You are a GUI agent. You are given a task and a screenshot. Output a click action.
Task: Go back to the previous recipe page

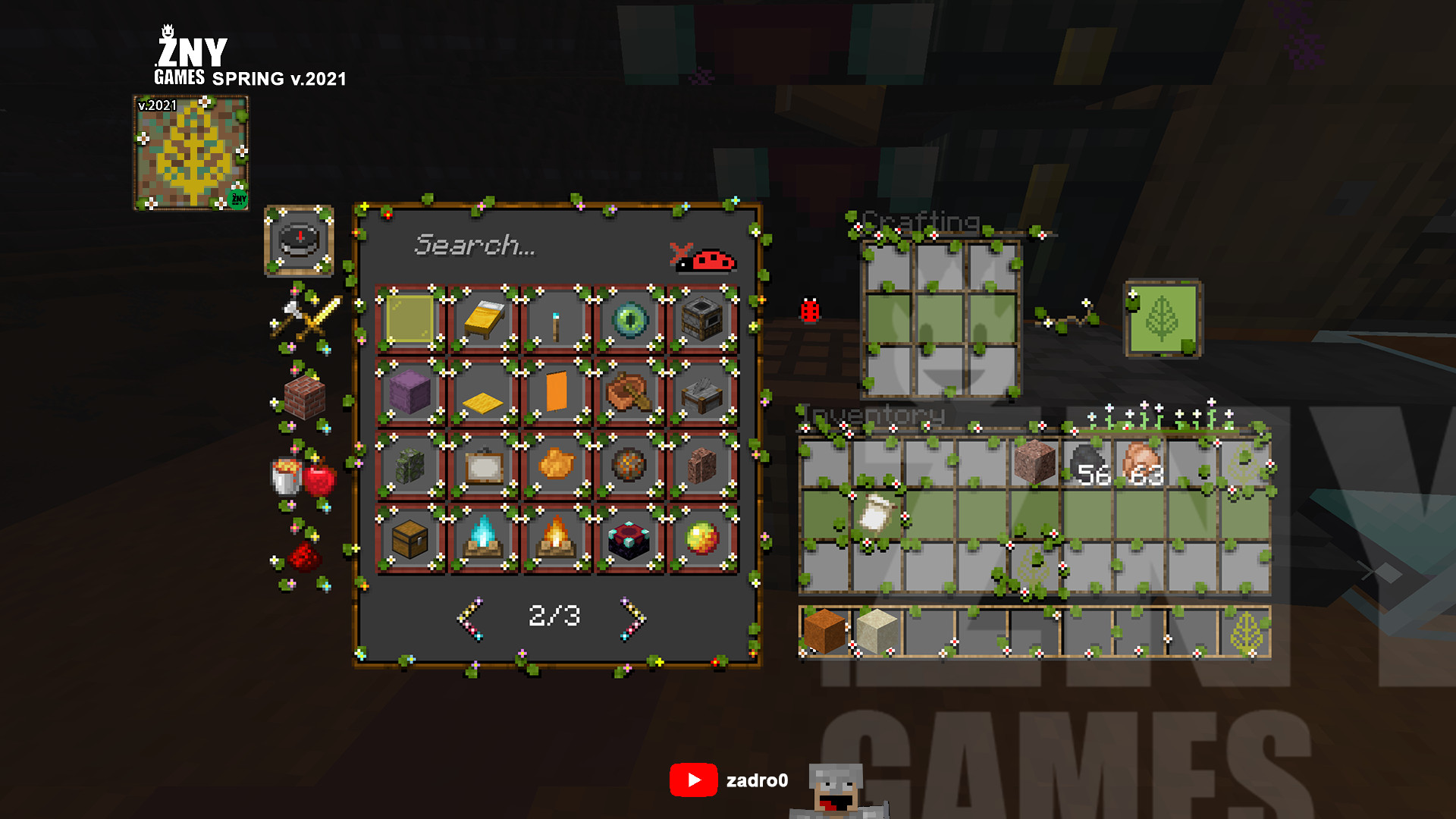[x=471, y=618]
